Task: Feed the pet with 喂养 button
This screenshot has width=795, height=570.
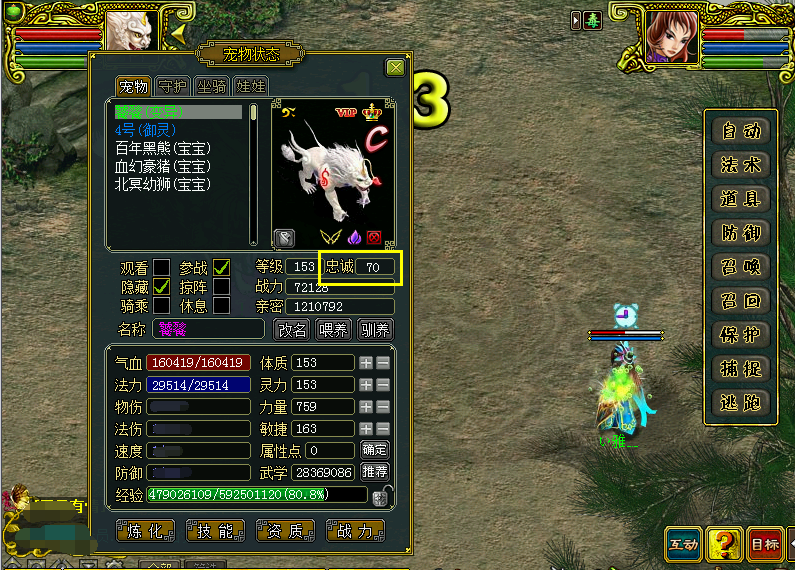Action: [x=333, y=329]
